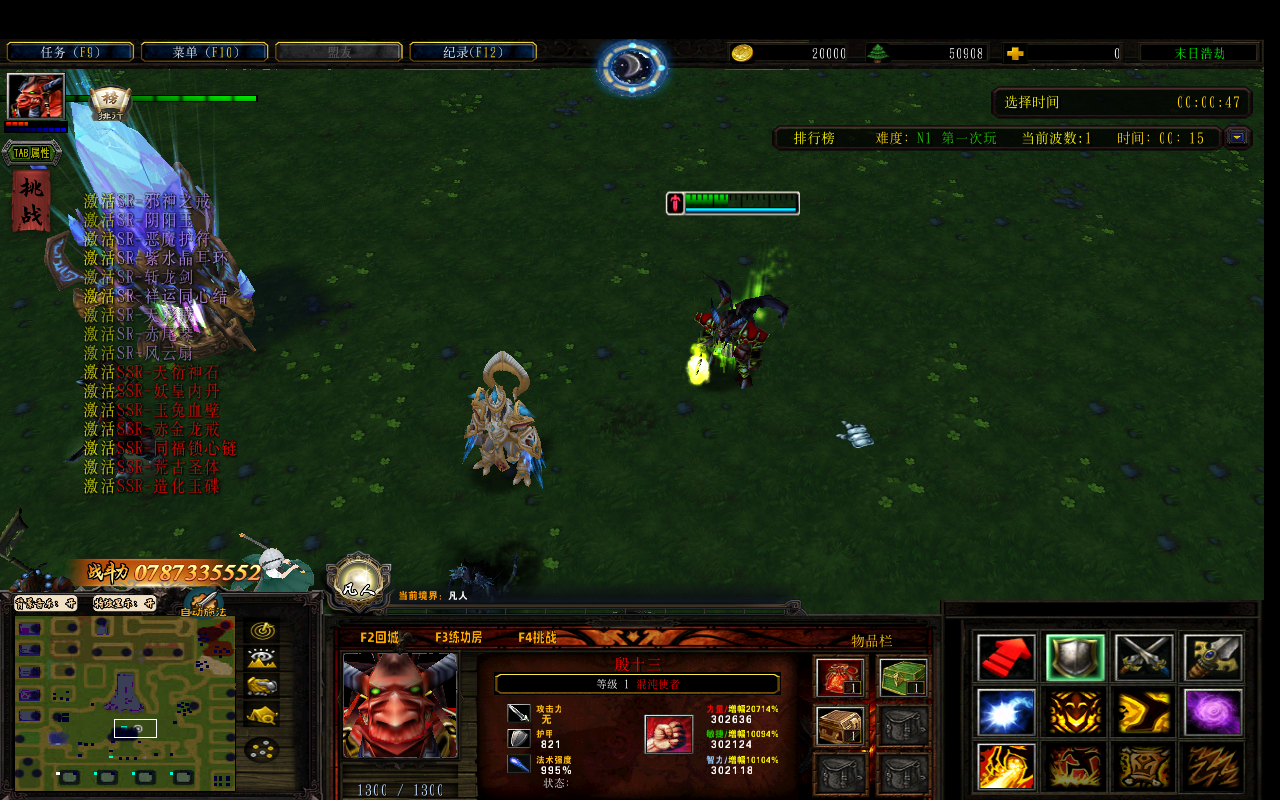Viewport: 1280px width, 800px height.
Task: Open the TAB属性 attributes panel
Action: coord(31,153)
